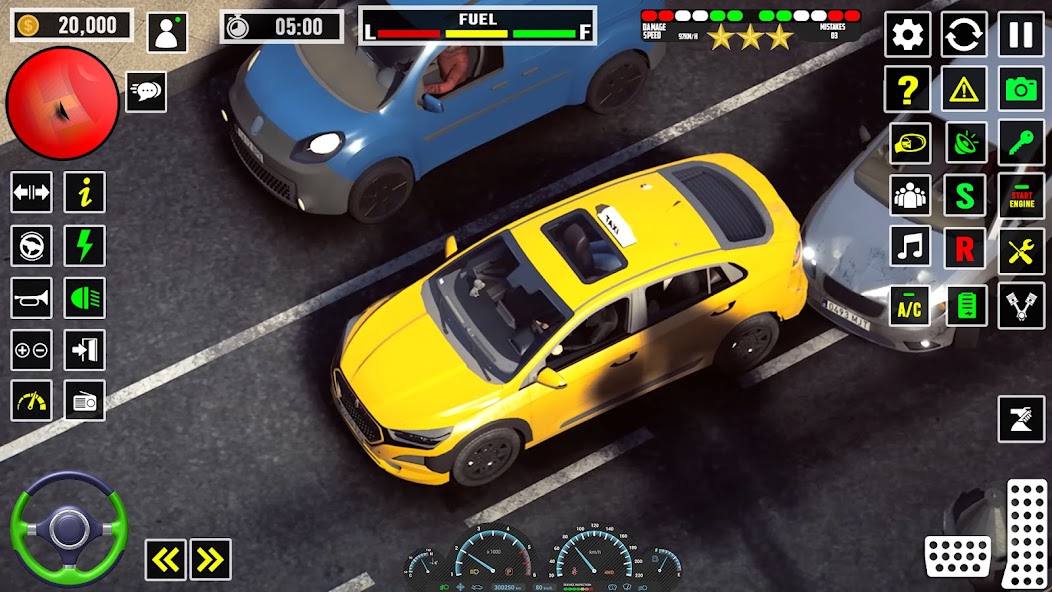
Task: Open the yellow question mark help
Action: point(907,90)
